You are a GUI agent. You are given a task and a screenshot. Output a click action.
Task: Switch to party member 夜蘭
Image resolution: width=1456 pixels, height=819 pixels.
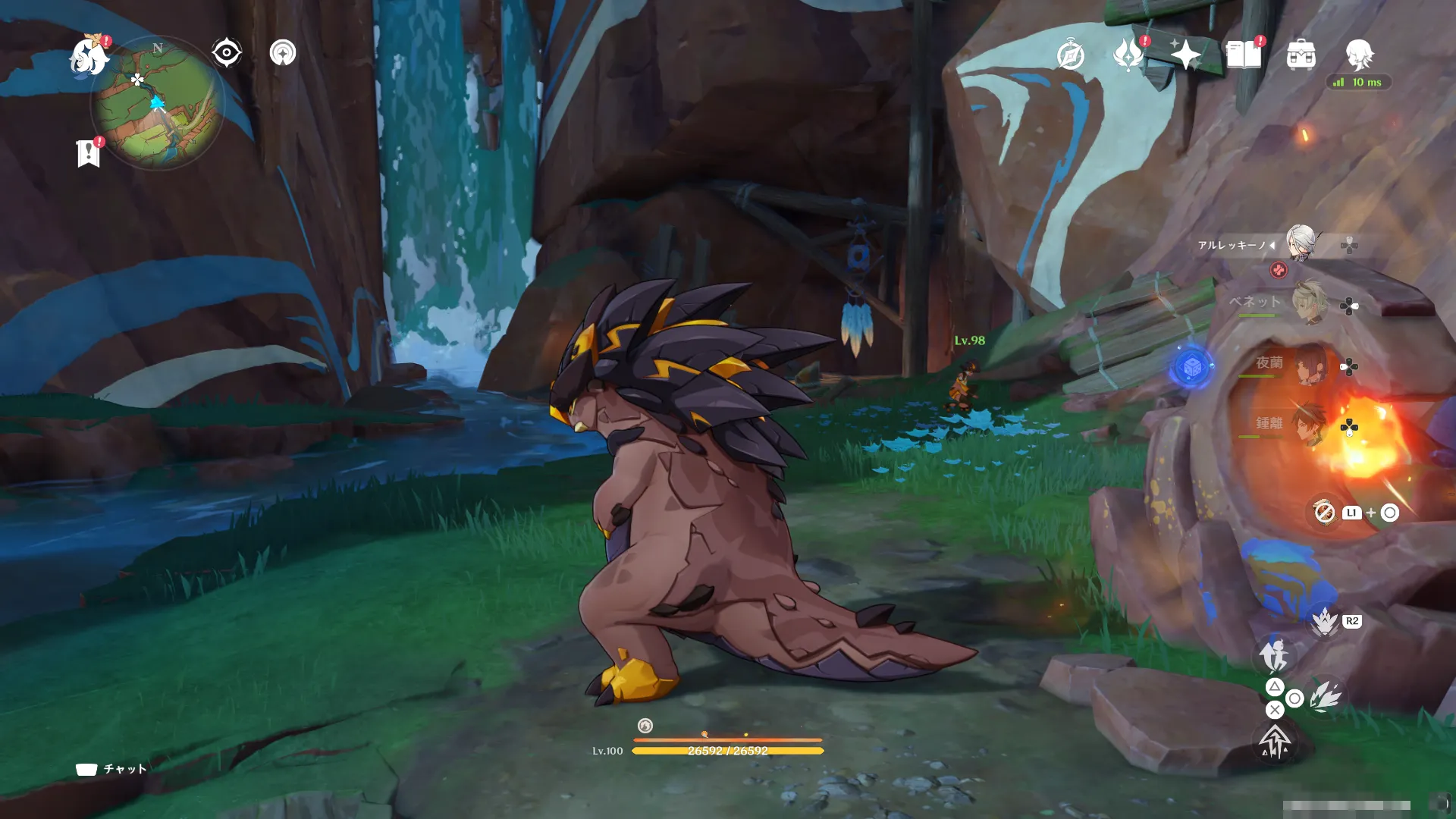coord(1308,366)
